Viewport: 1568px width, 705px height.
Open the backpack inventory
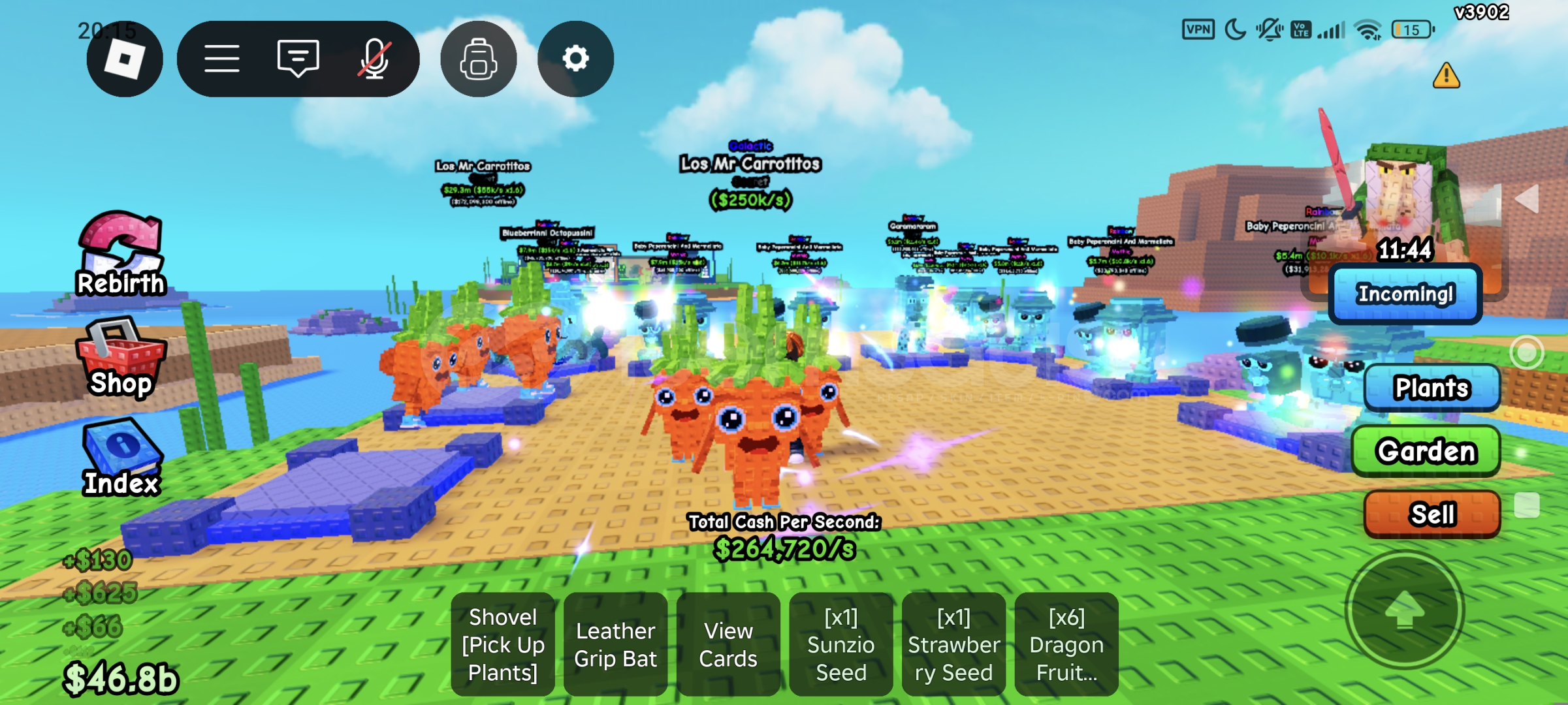click(479, 58)
